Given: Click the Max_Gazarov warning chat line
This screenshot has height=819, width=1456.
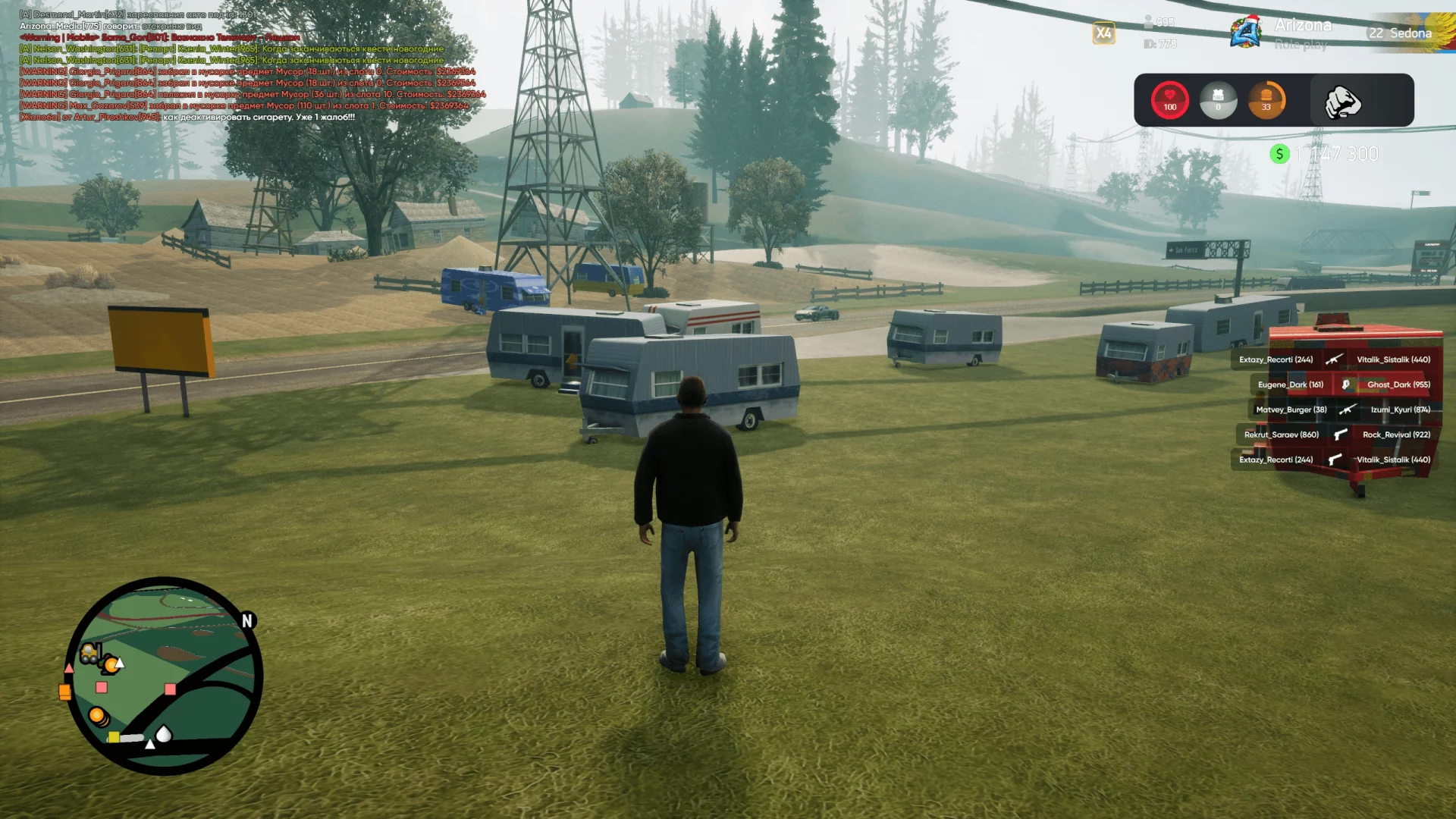Looking at the screenshot, I should click(243, 106).
